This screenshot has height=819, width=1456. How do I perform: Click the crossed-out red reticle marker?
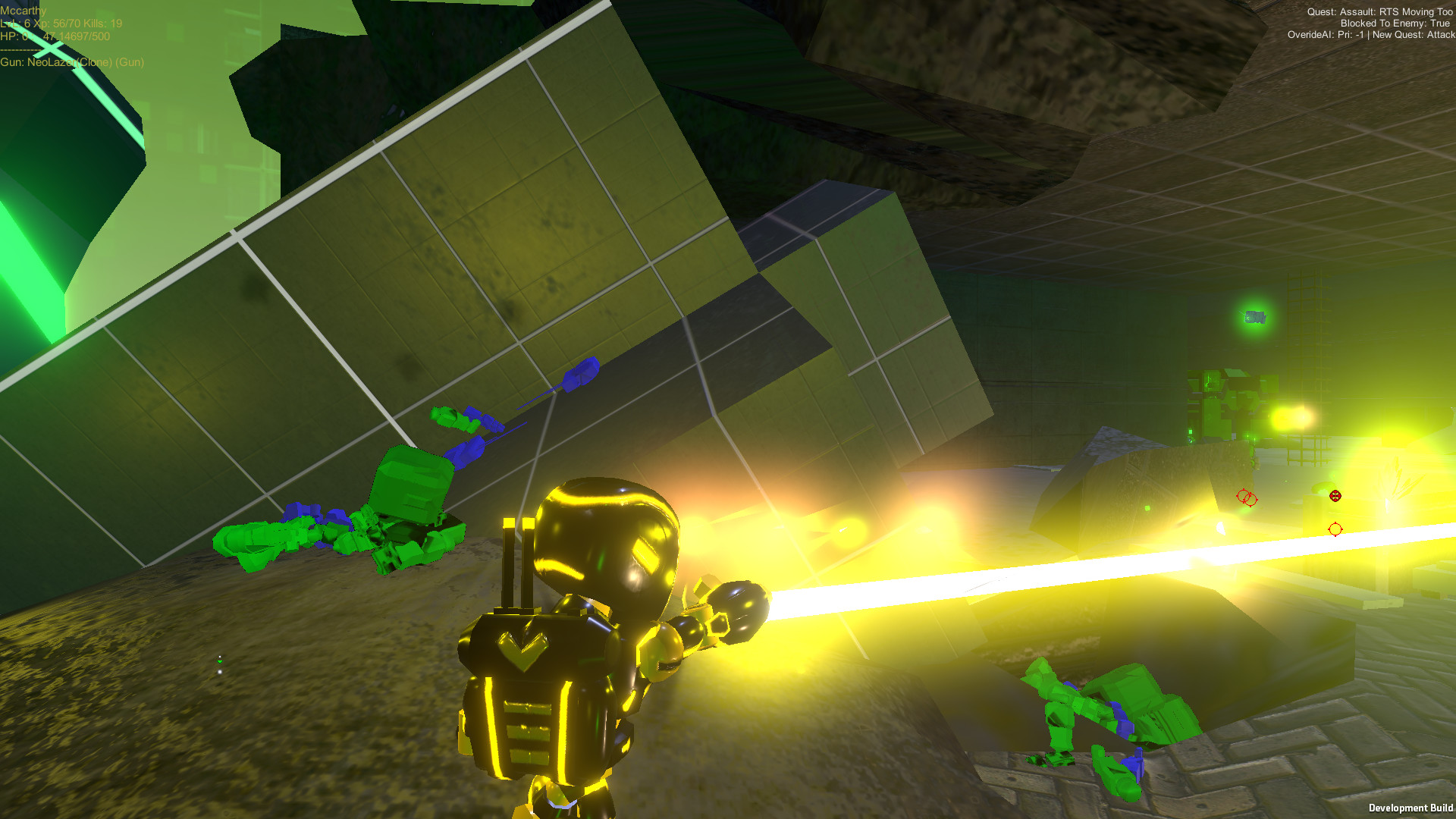tap(1335, 496)
